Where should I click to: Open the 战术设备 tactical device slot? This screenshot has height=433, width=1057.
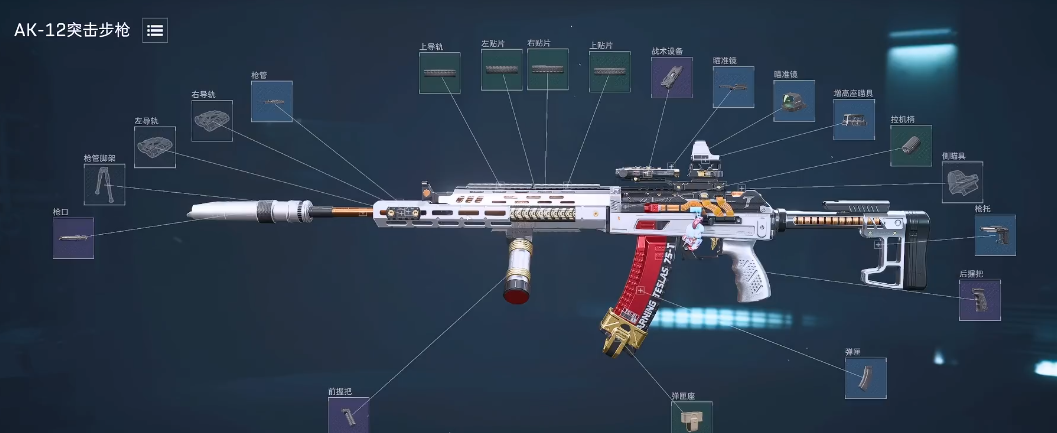pyautogui.click(x=672, y=77)
